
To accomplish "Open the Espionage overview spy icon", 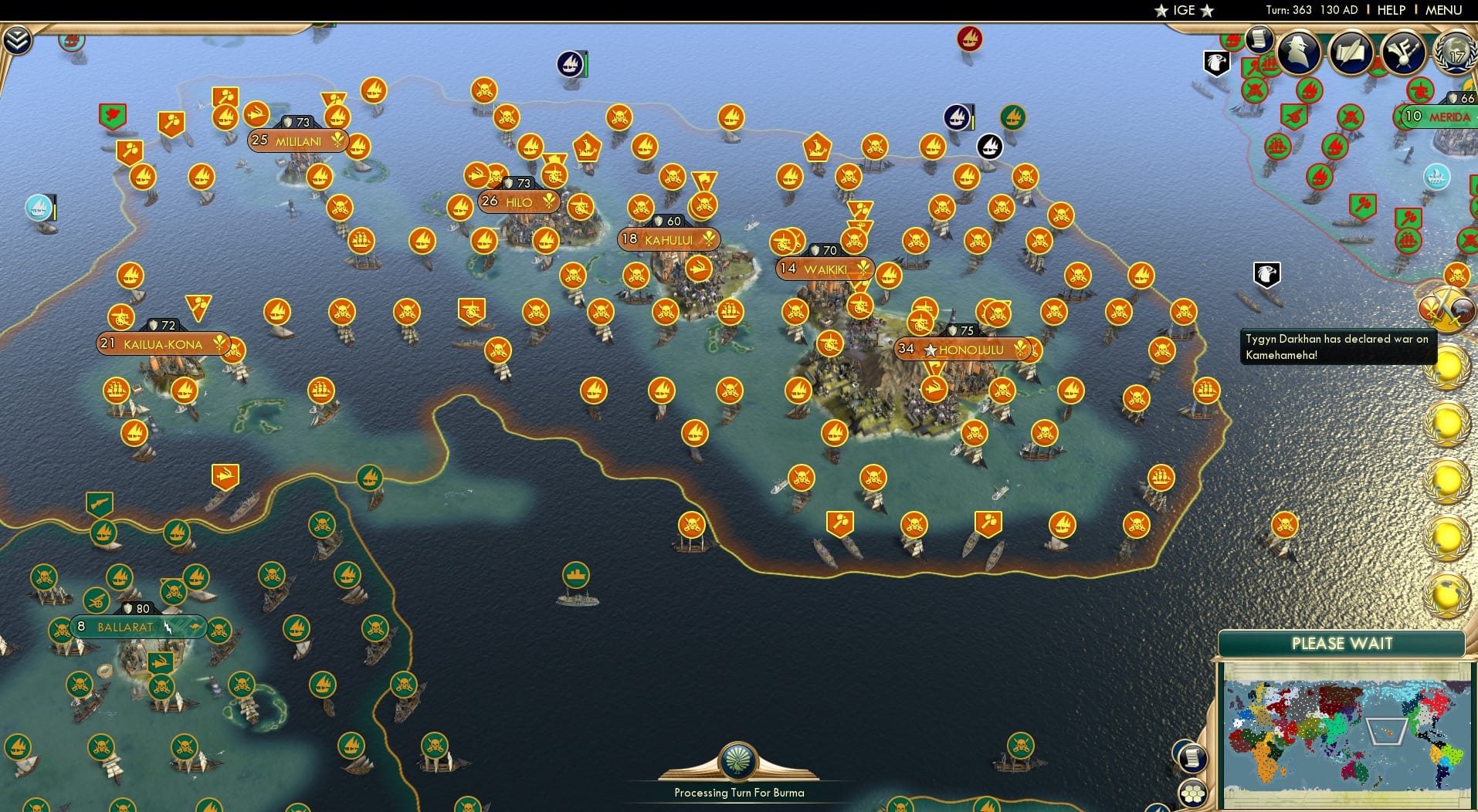I will click(1300, 52).
